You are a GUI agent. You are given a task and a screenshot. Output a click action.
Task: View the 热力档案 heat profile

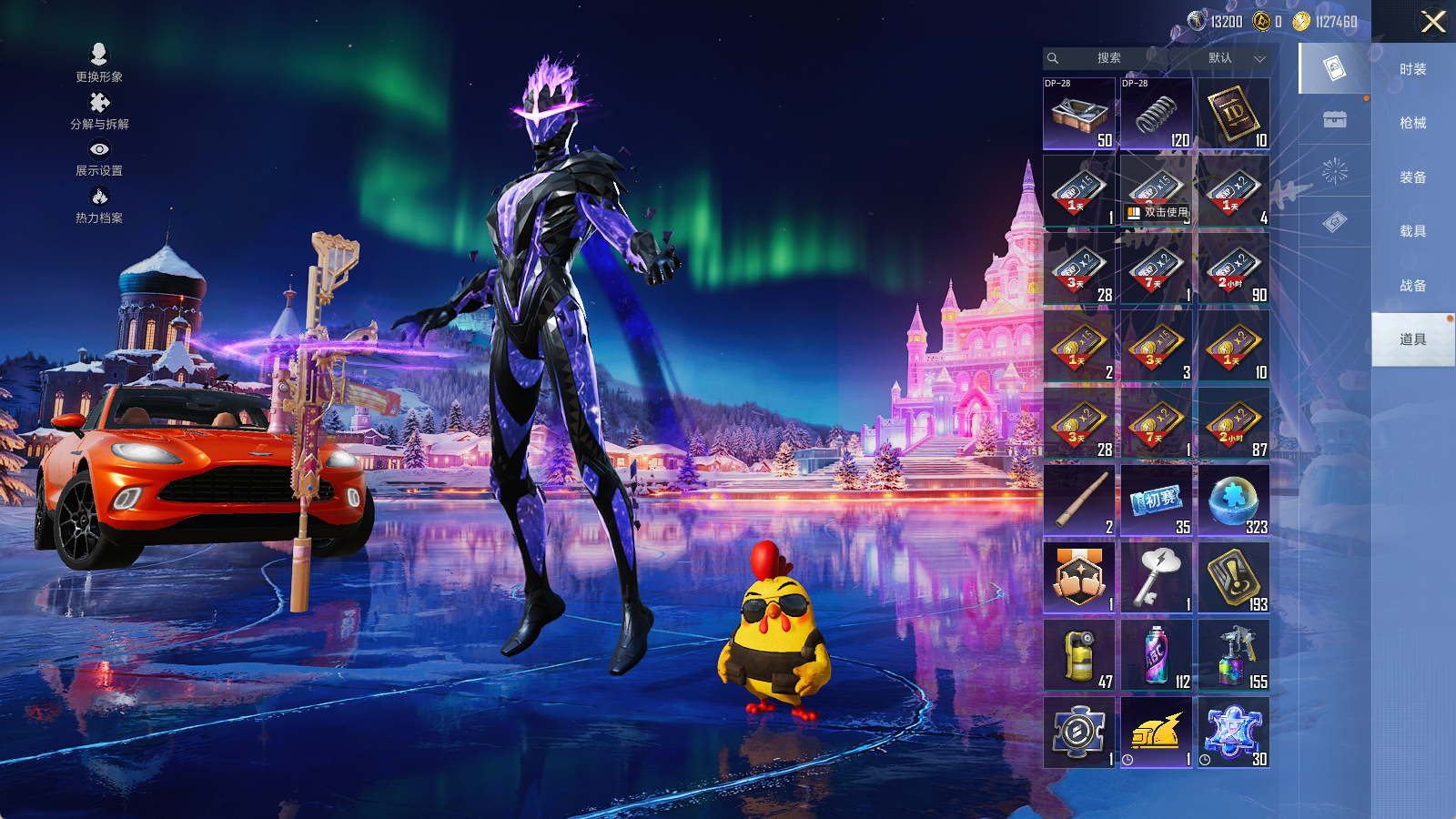(99, 205)
